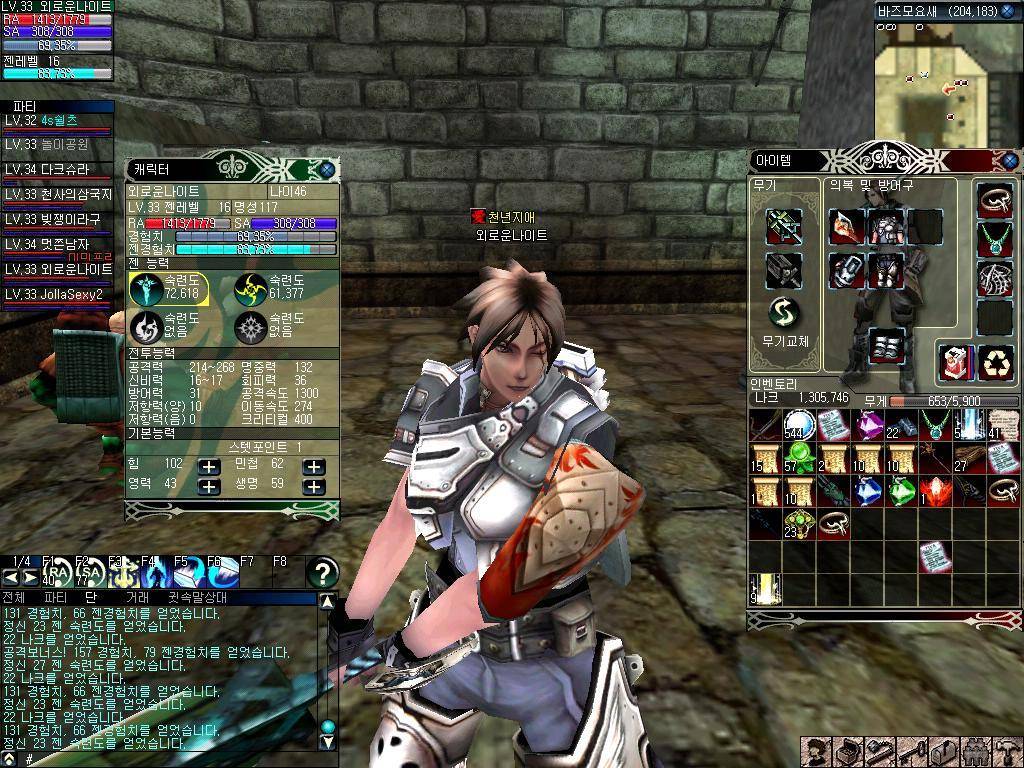Open the mailbox icon in bottom menu

[x=944, y=752]
